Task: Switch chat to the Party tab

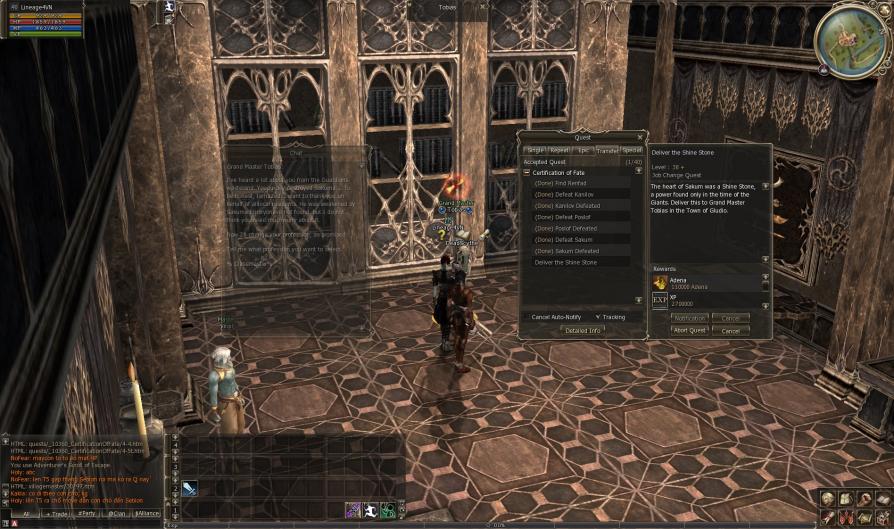Action: point(88,513)
